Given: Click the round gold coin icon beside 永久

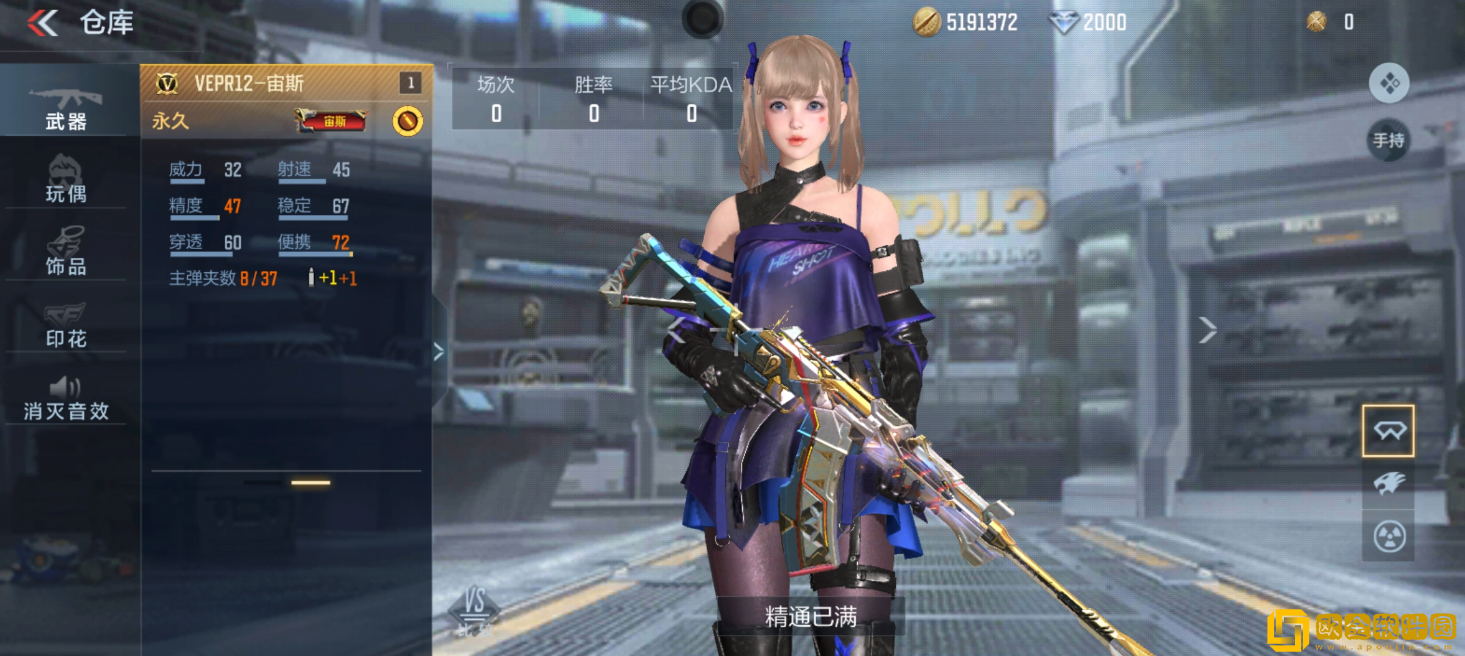Looking at the screenshot, I should tap(407, 121).
